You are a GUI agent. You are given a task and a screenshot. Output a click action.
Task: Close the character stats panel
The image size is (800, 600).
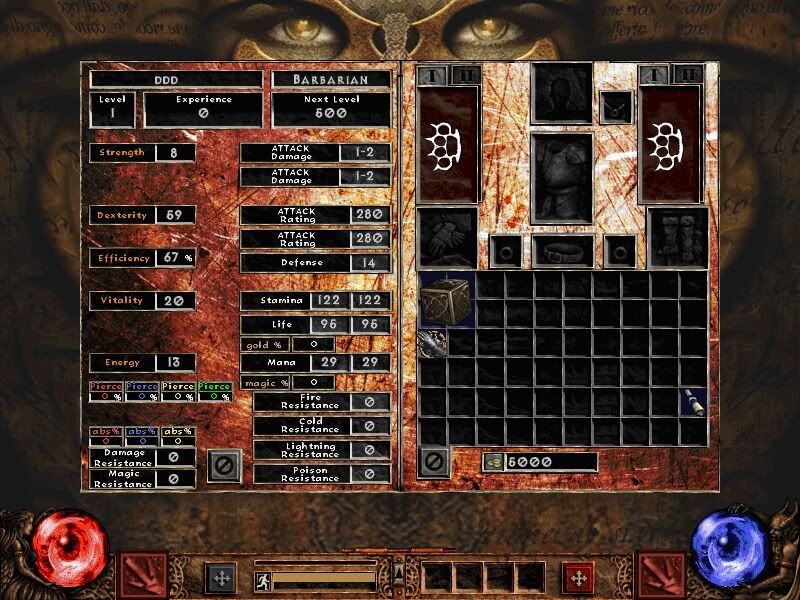click(x=225, y=465)
